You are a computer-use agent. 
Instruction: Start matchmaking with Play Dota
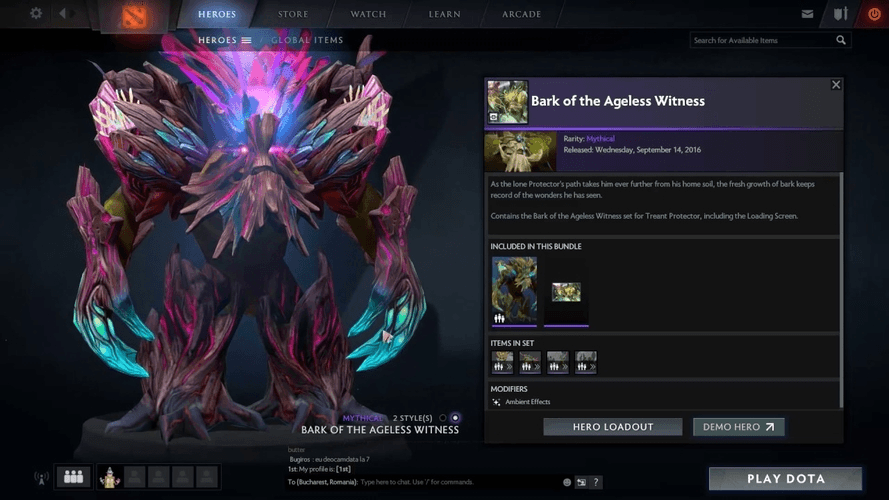[785, 479]
